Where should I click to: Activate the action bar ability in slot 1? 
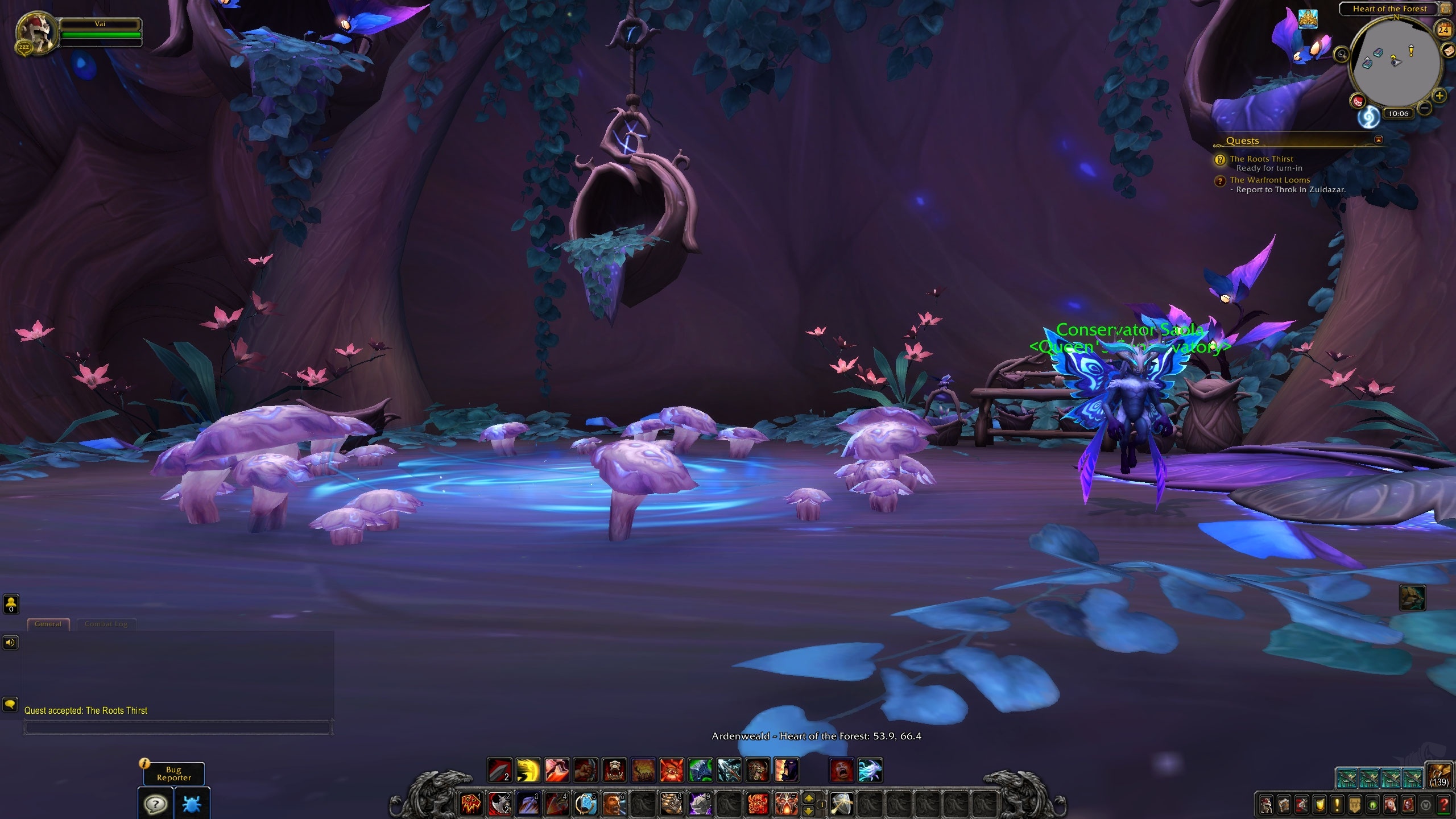tap(471, 804)
